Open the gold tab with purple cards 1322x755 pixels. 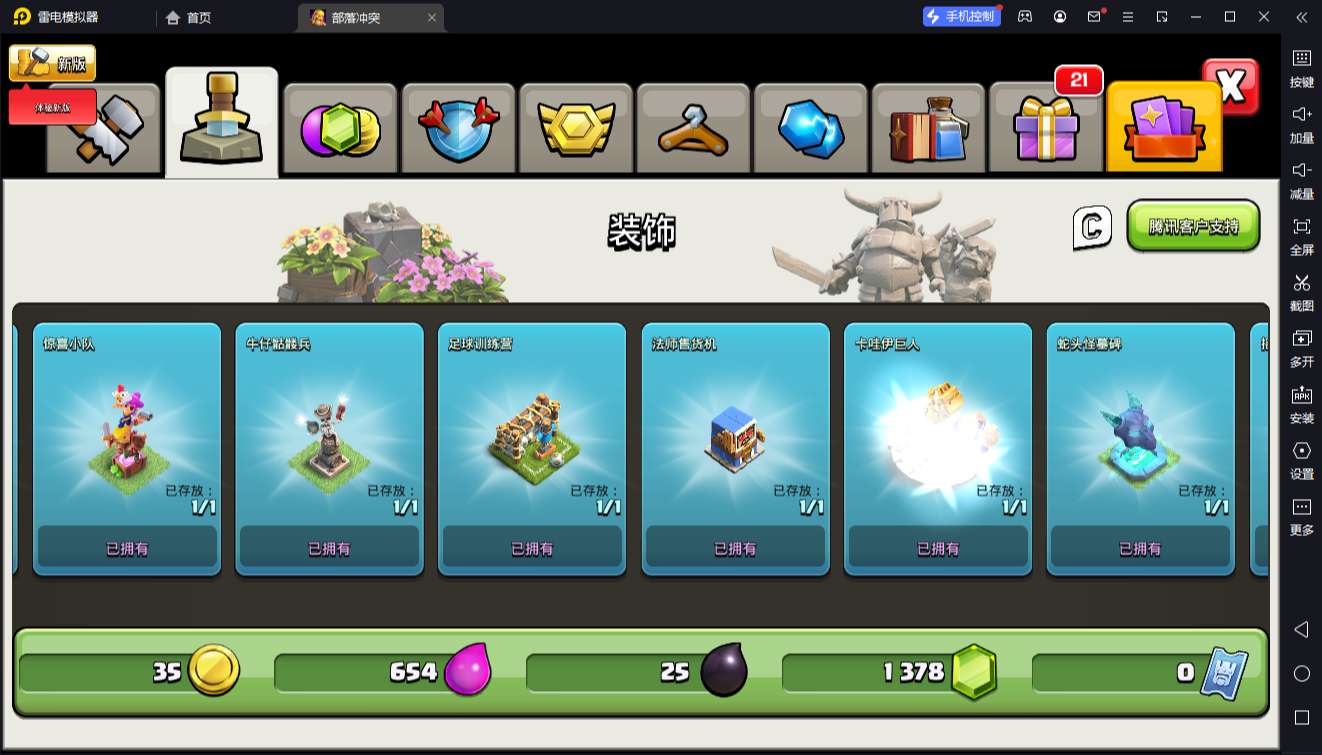point(1164,130)
